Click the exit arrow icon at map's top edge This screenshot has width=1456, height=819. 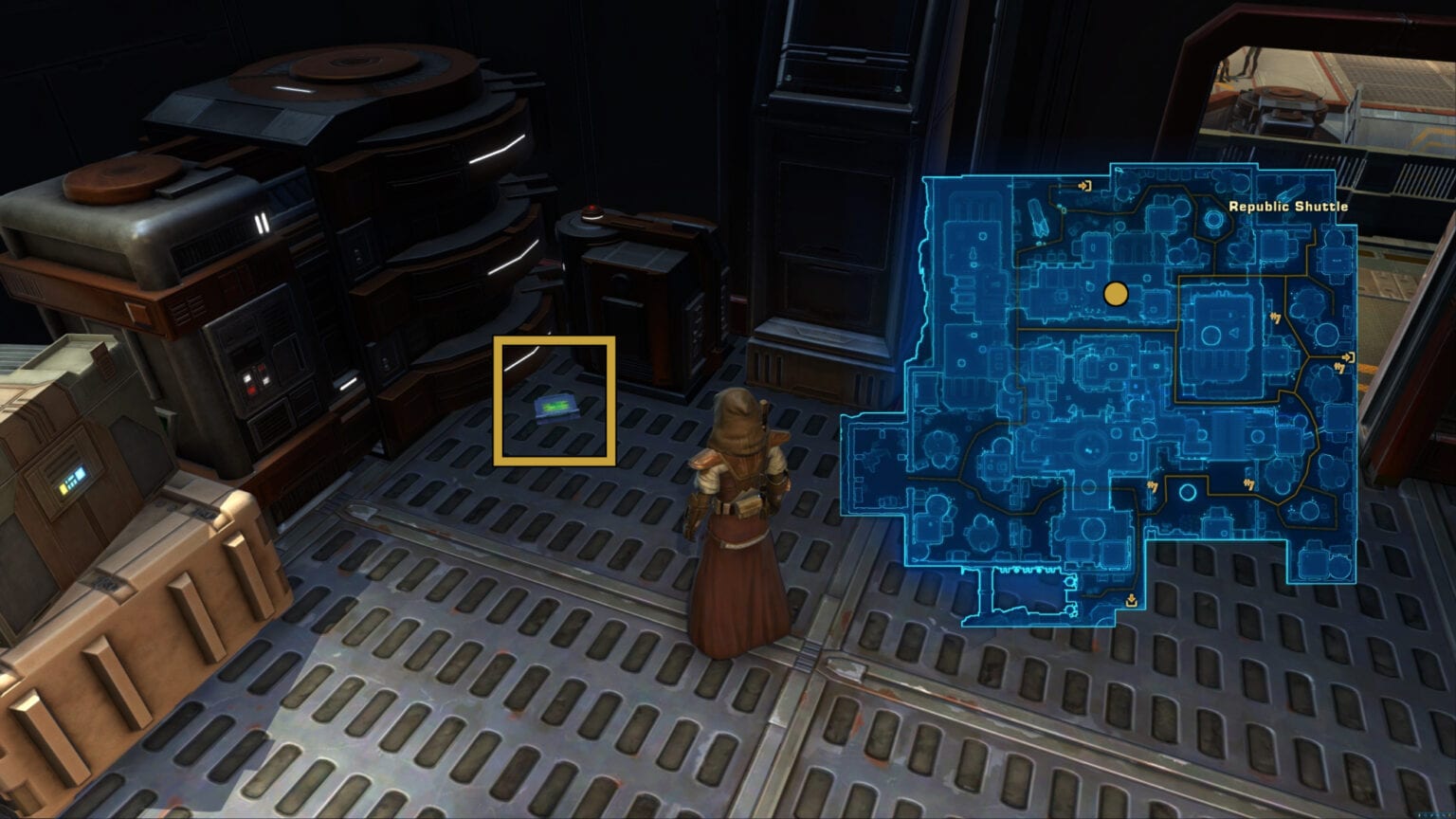click(1085, 187)
